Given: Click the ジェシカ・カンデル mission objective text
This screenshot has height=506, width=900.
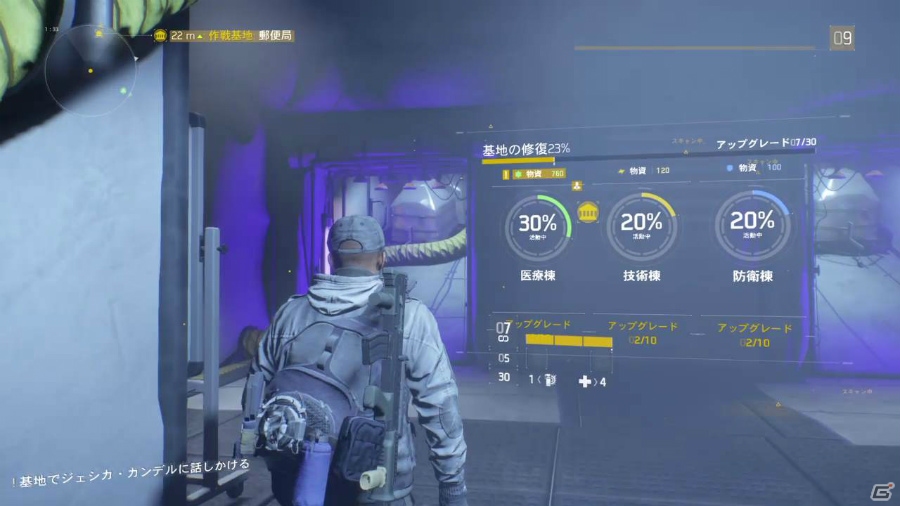Looking at the screenshot, I should pyautogui.click(x=134, y=465).
